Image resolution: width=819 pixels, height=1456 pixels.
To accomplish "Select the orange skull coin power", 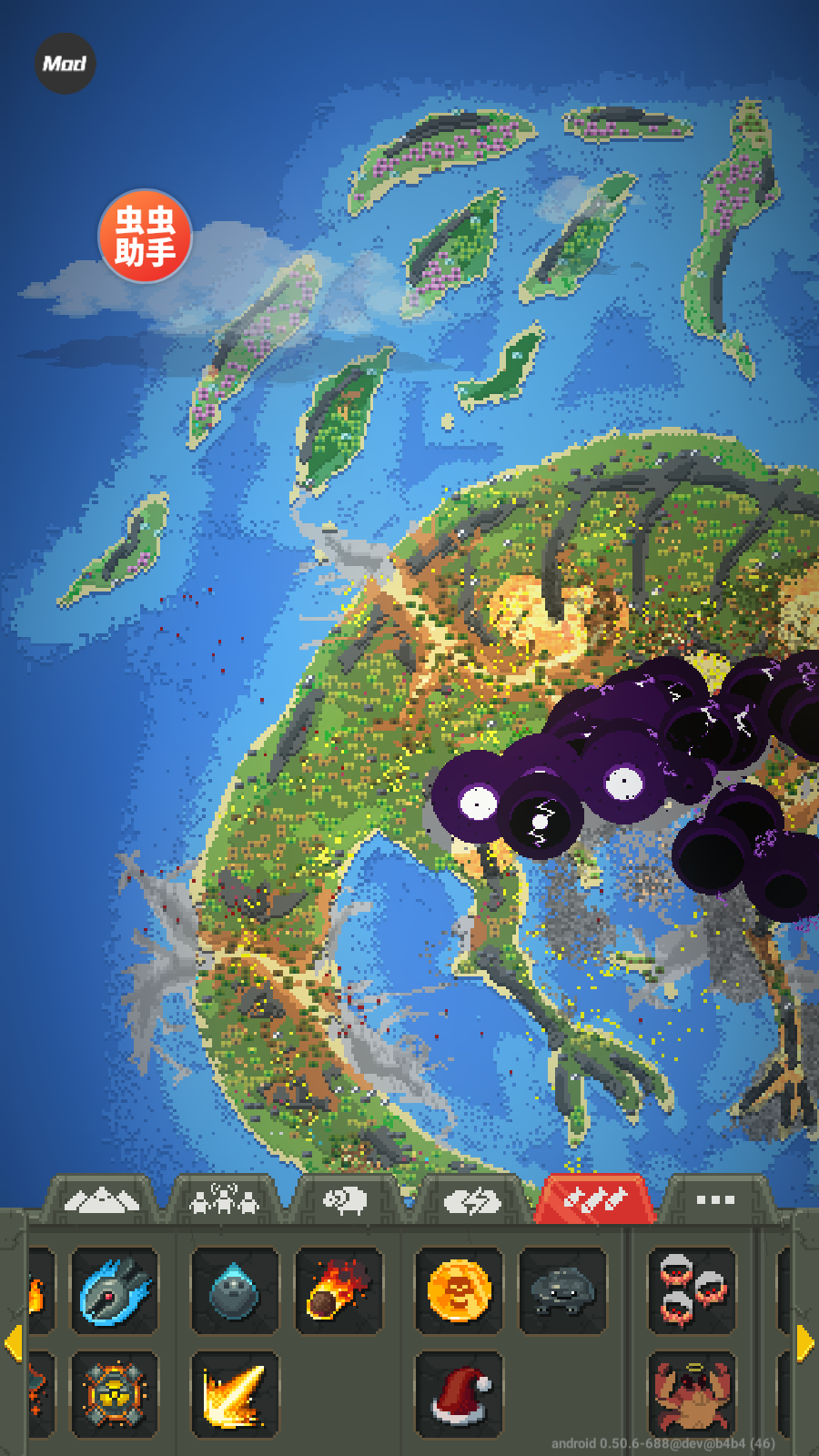I will (x=458, y=1290).
